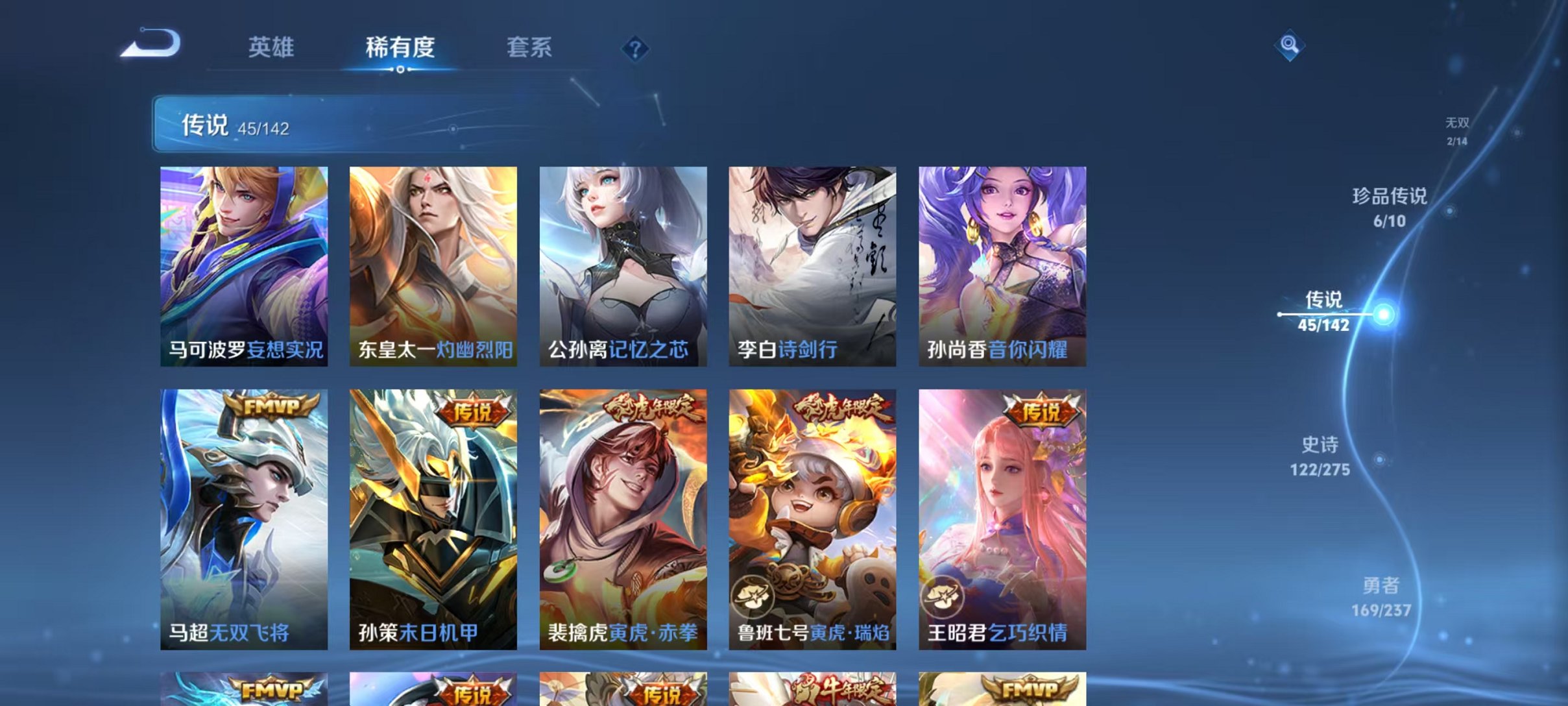Screen dimensions: 1568x706
Task: Open help using the question mark icon
Action: pos(637,49)
